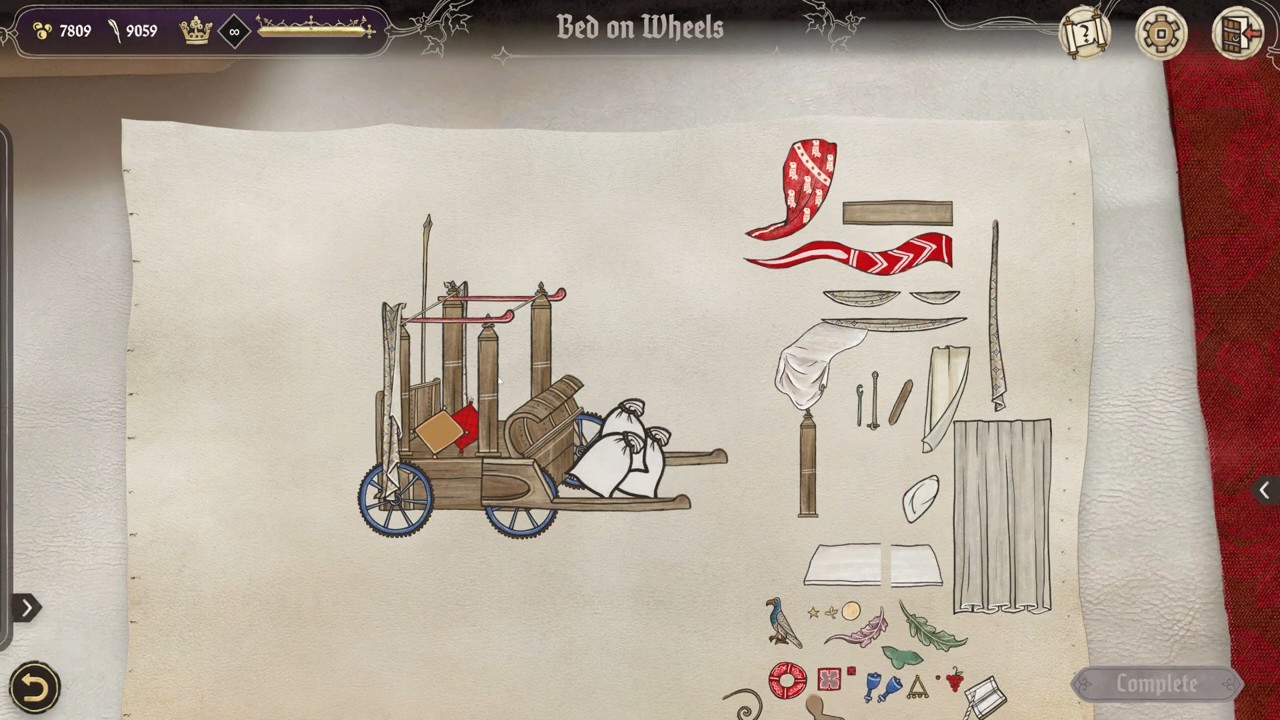This screenshot has width=1280, height=720.
Task: Choose the white mattress piece
Action: [x=873, y=565]
